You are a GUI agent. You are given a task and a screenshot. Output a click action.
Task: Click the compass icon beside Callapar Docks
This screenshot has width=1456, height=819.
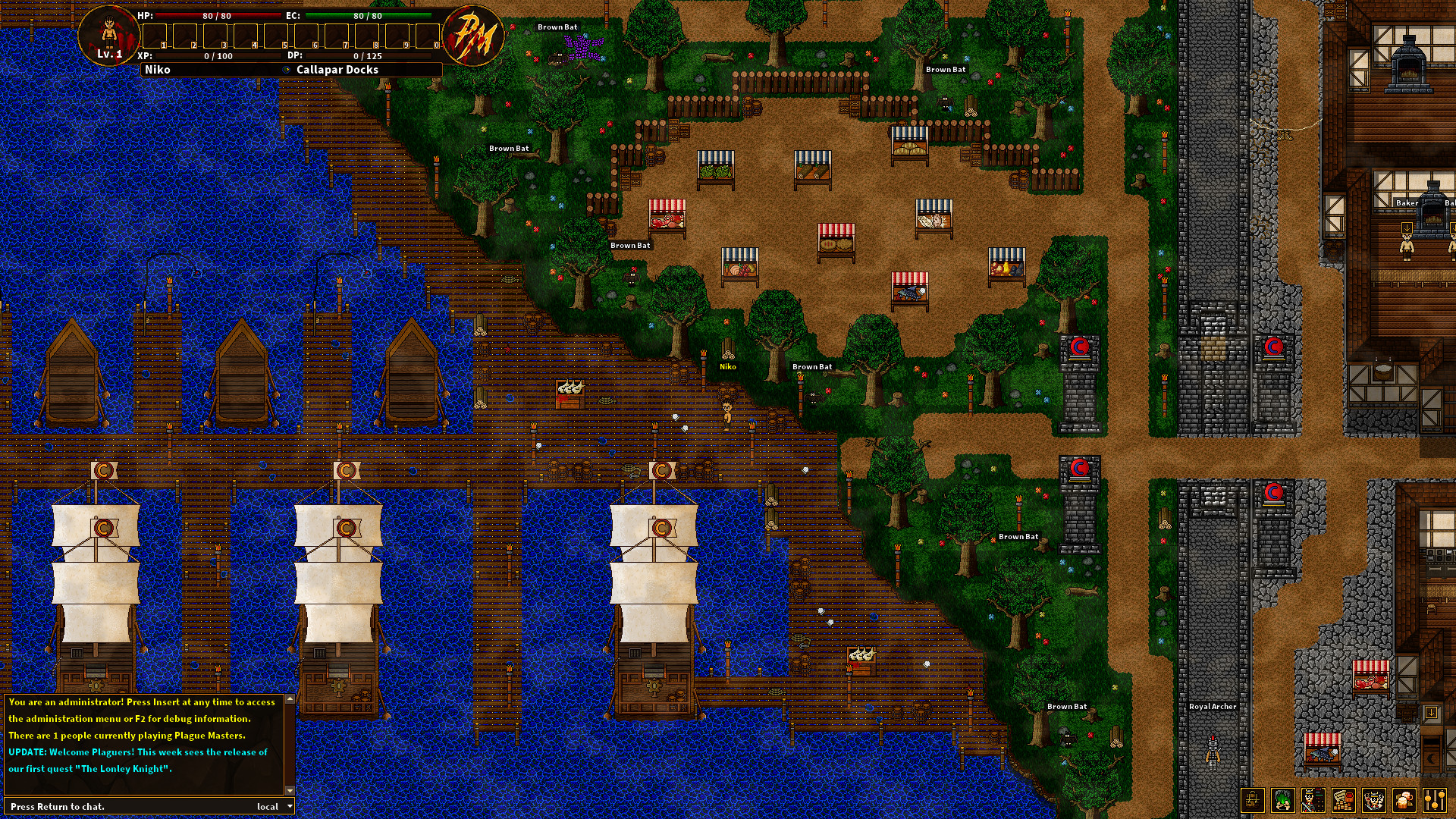coord(287,69)
